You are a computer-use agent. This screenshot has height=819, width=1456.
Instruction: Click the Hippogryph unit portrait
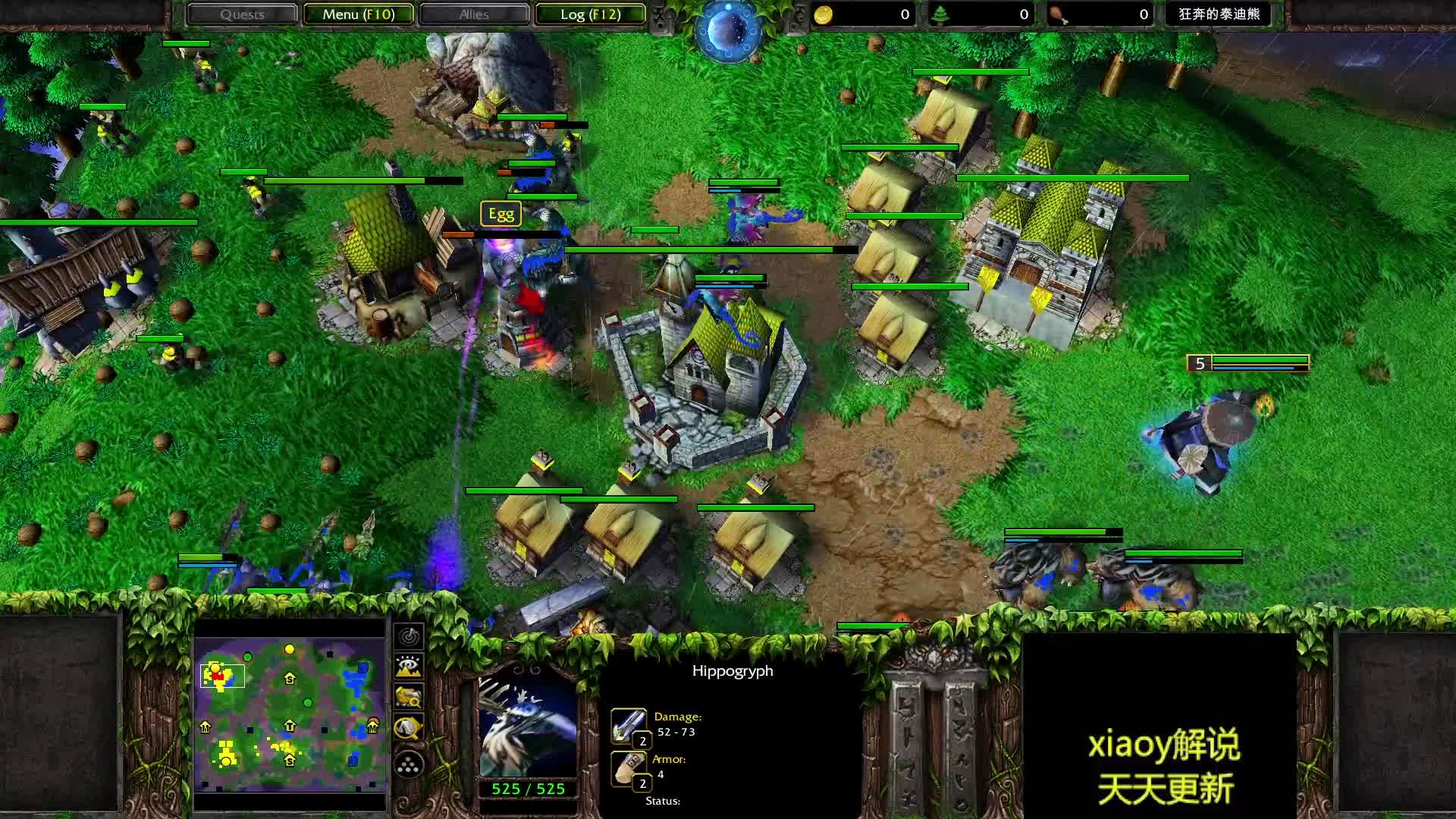click(x=528, y=727)
